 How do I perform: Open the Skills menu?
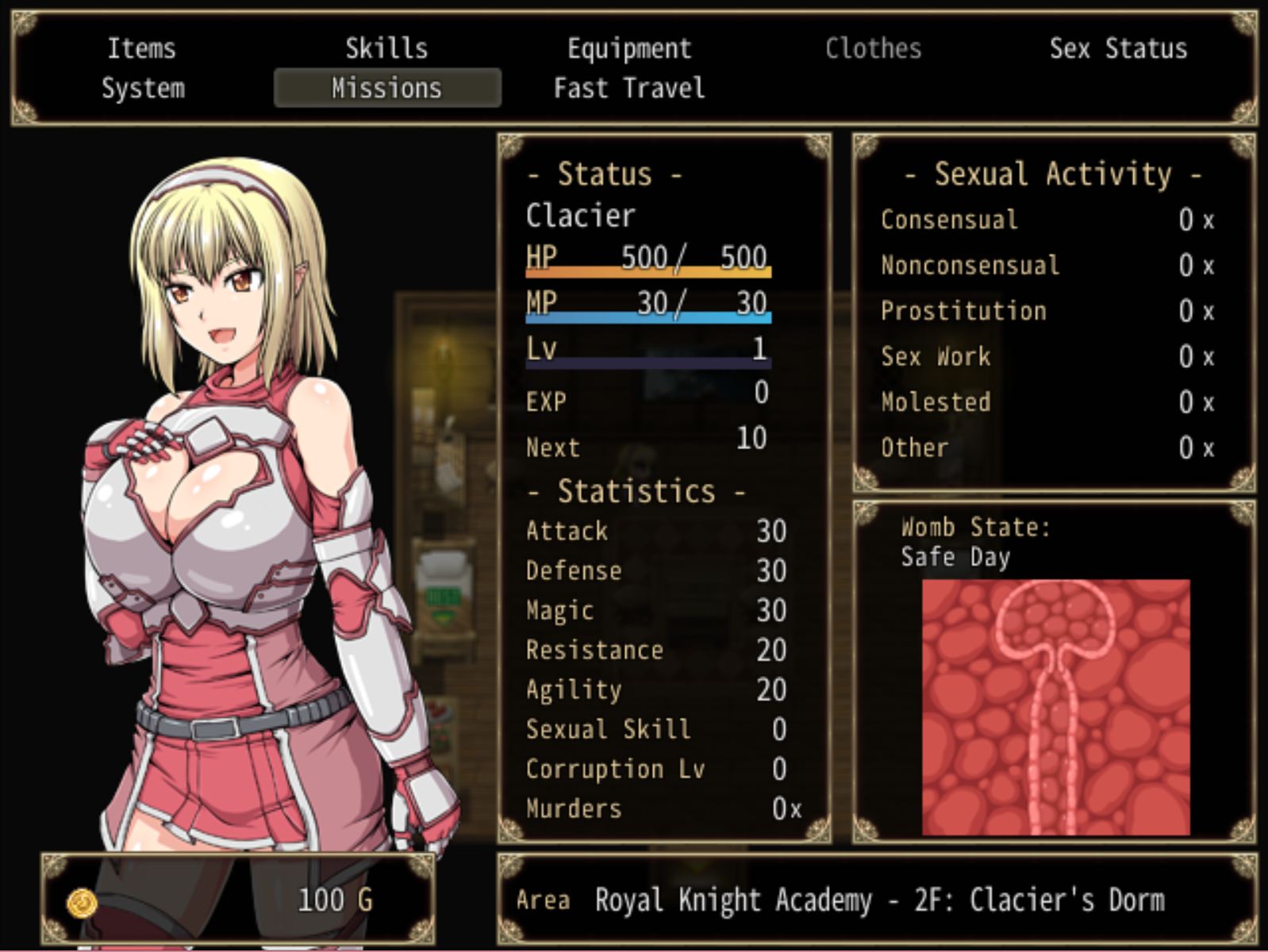click(386, 49)
